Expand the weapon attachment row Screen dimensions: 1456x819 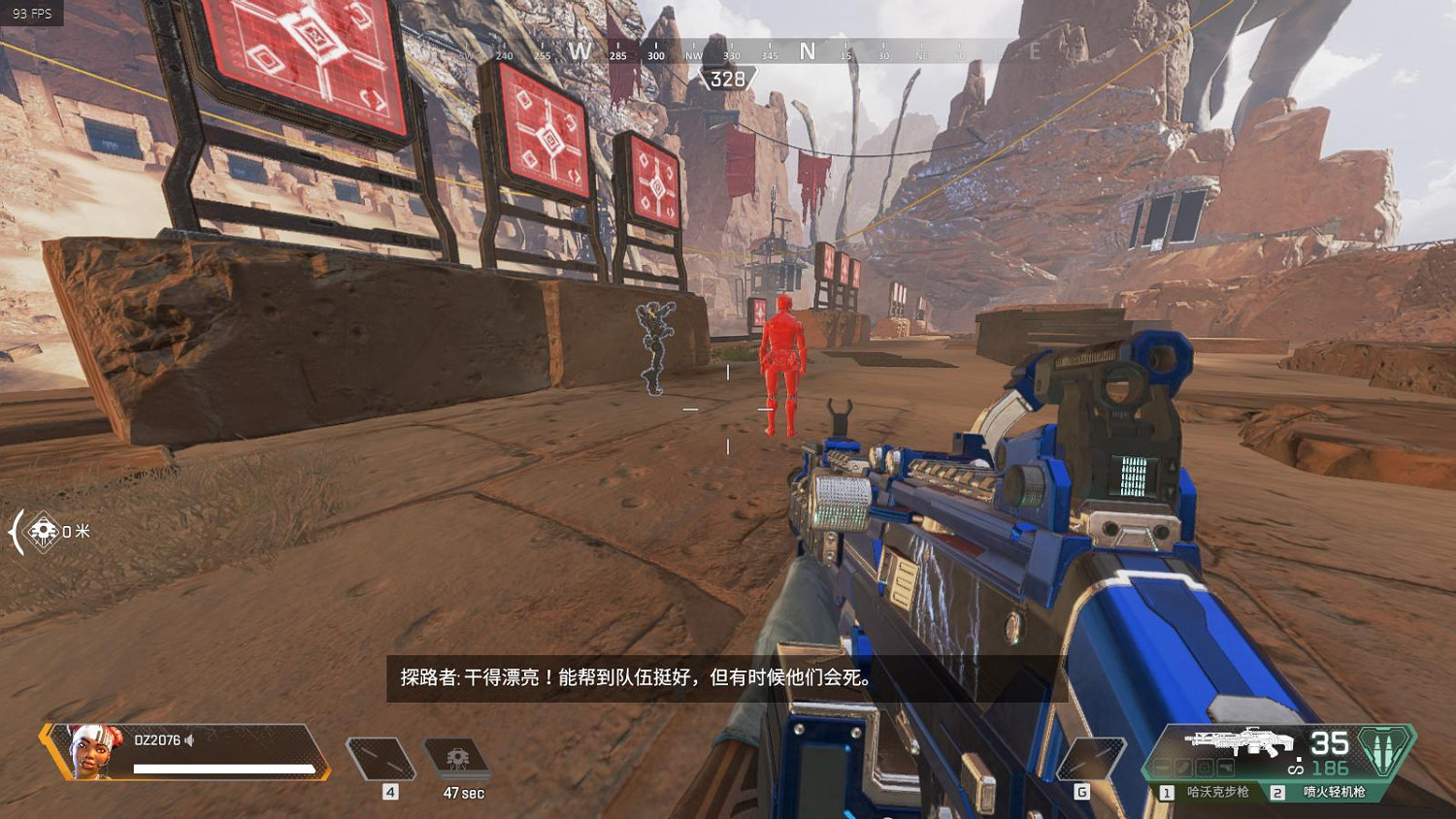point(1194,767)
